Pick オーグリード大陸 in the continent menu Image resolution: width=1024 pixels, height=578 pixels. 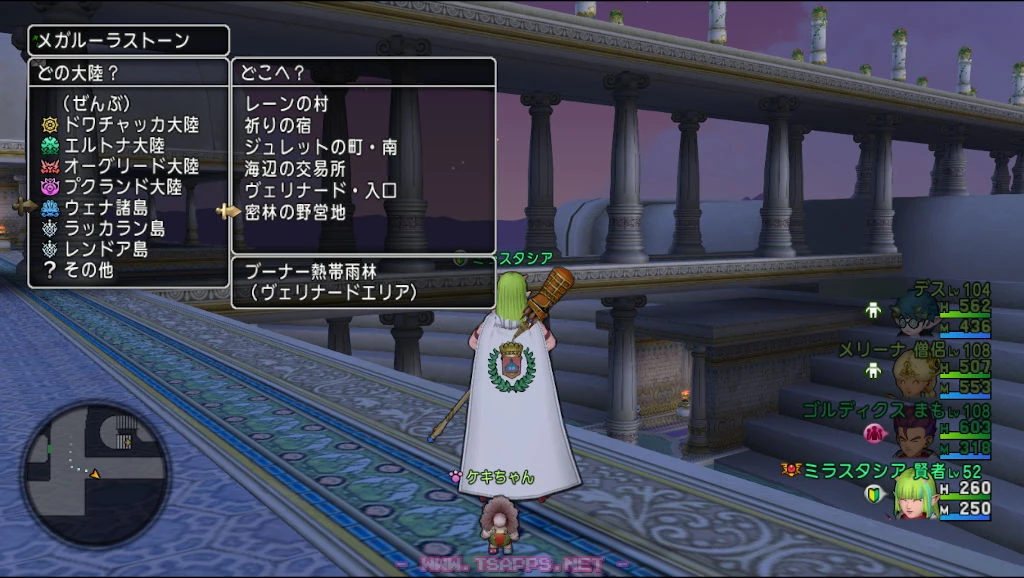click(131, 166)
